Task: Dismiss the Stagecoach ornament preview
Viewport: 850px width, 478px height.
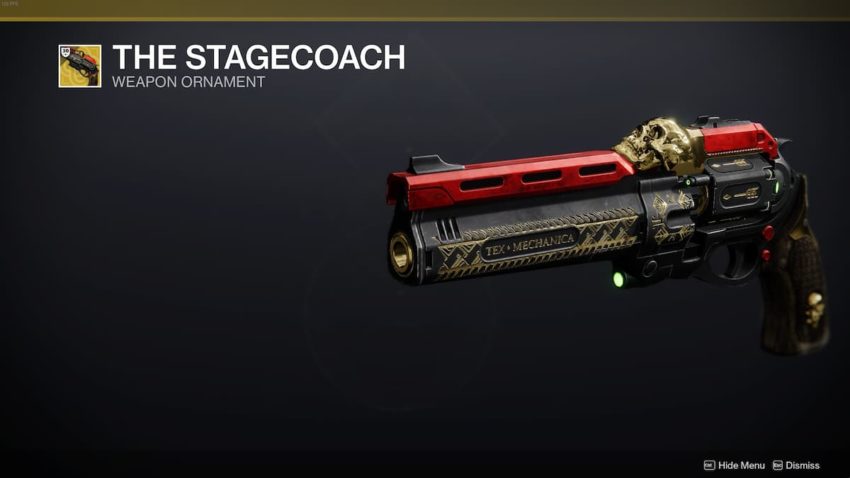Action: pyautogui.click(x=796, y=465)
